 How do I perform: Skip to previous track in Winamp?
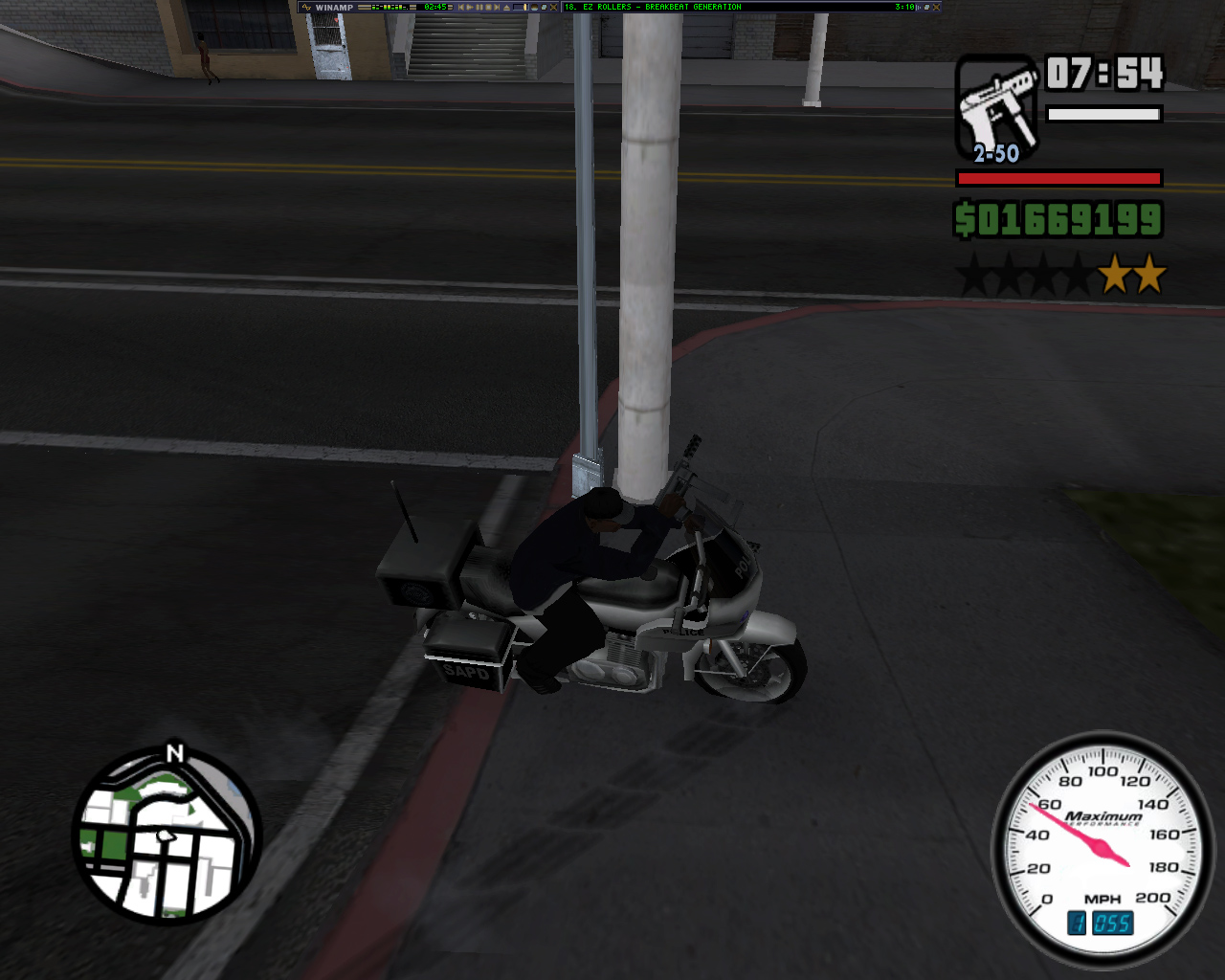[x=463, y=7]
